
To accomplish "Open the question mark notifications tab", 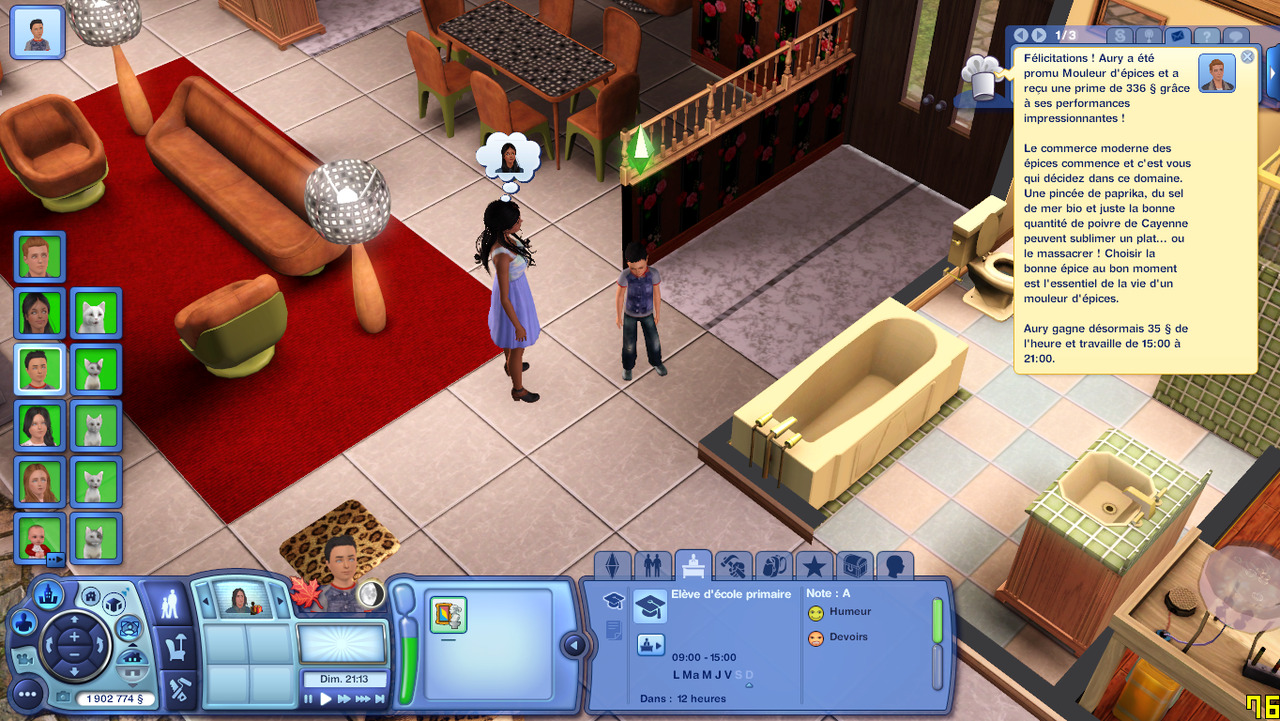I will point(1207,37).
